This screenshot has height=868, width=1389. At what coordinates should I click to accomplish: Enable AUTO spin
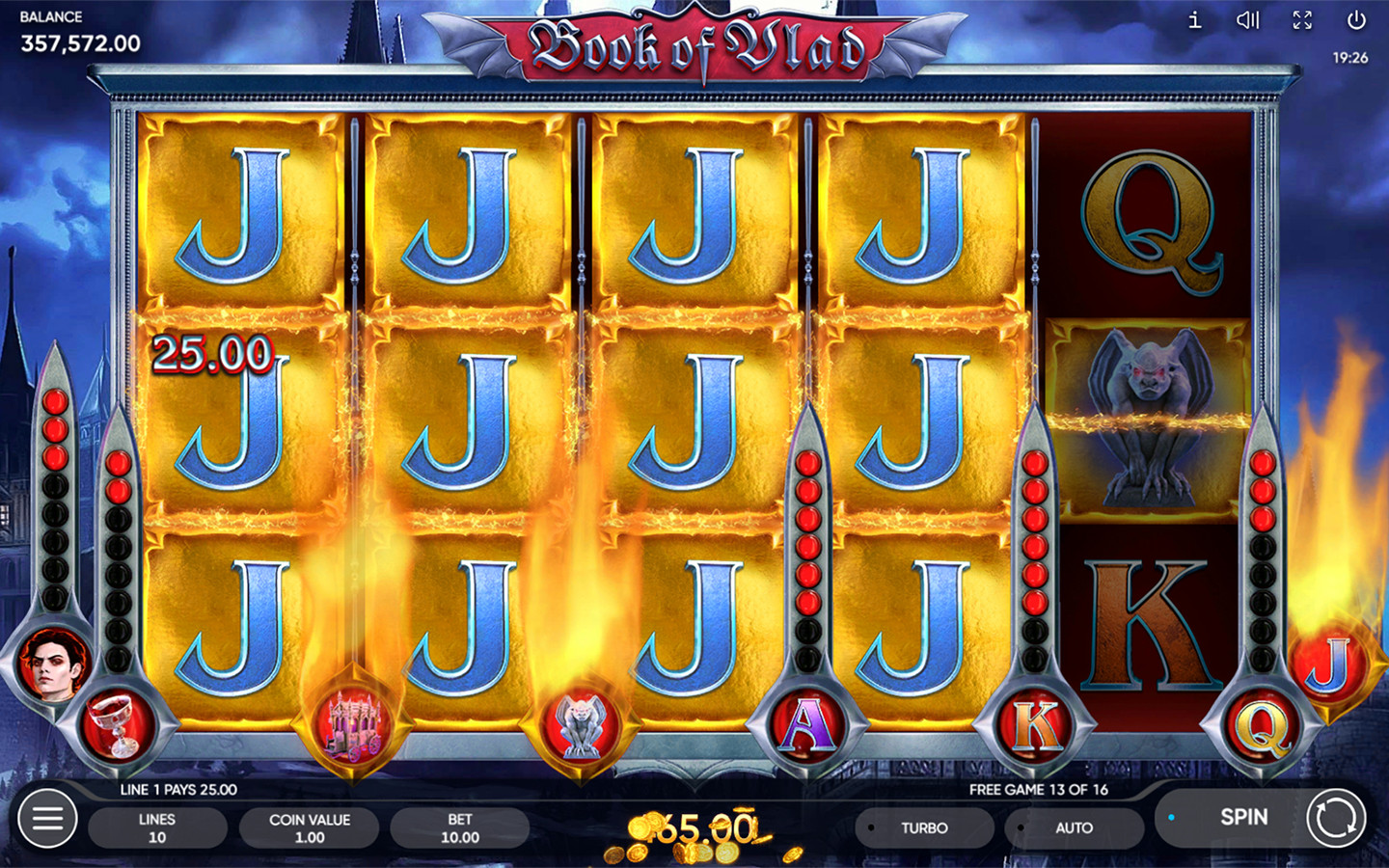point(1073,827)
